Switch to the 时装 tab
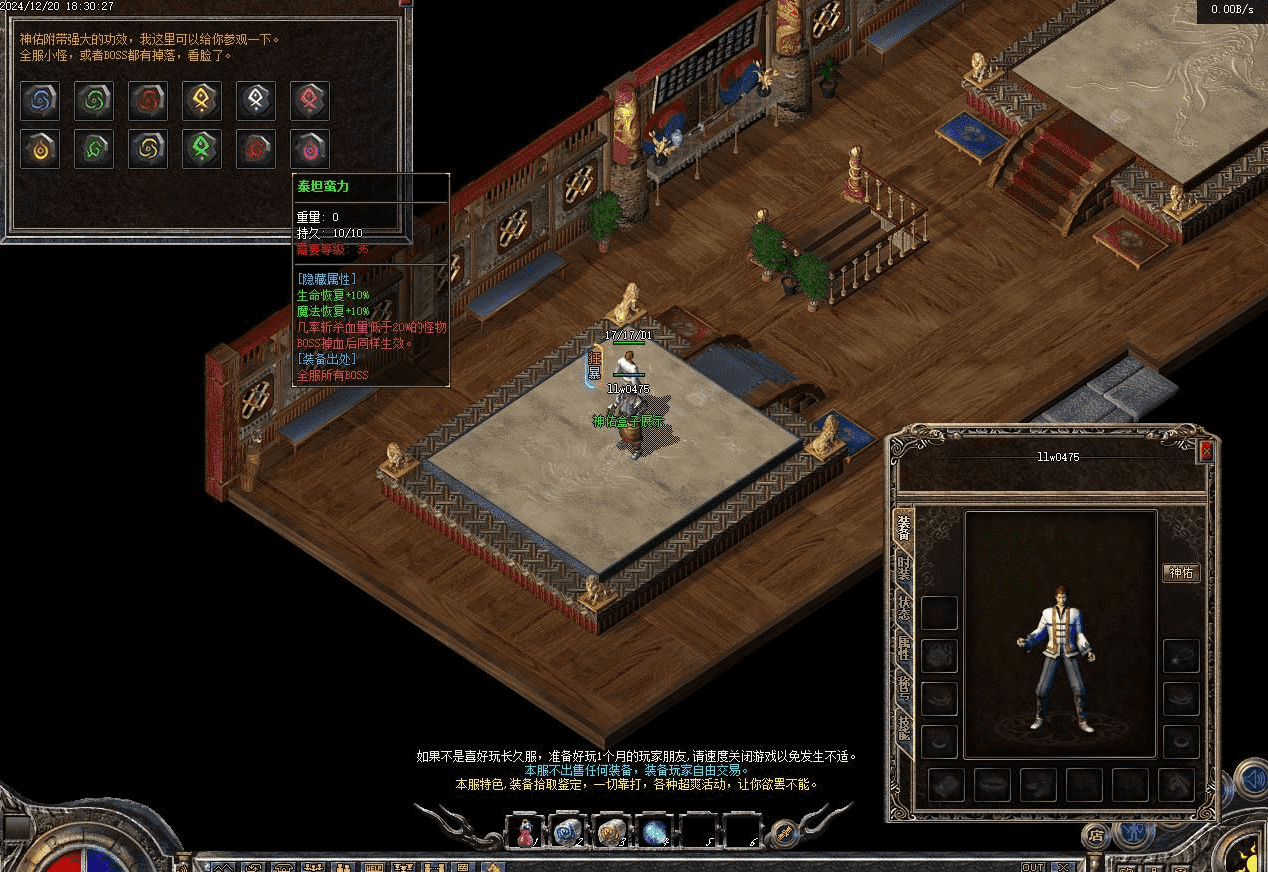The image size is (1268, 872). [x=904, y=568]
